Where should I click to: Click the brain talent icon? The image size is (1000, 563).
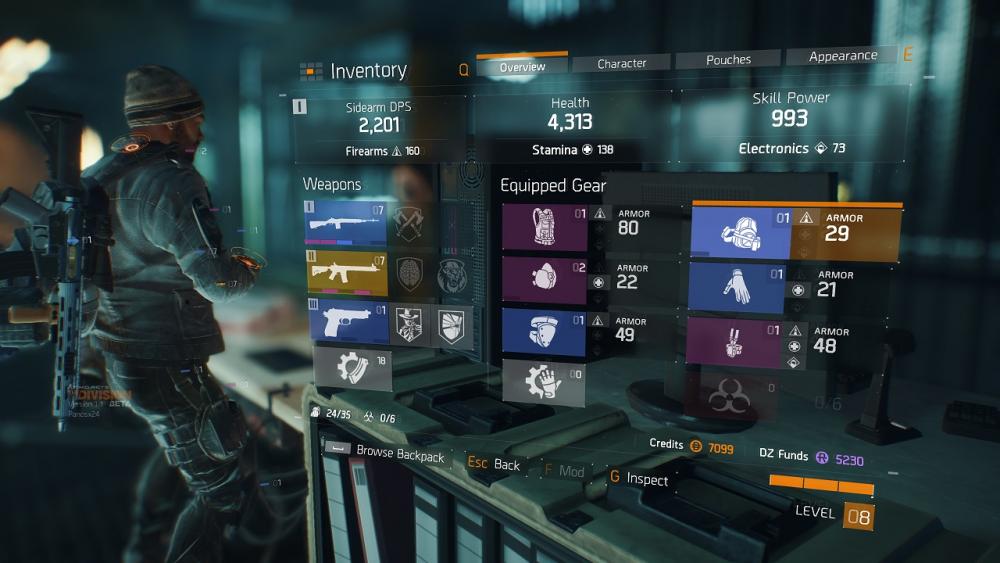click(x=411, y=273)
